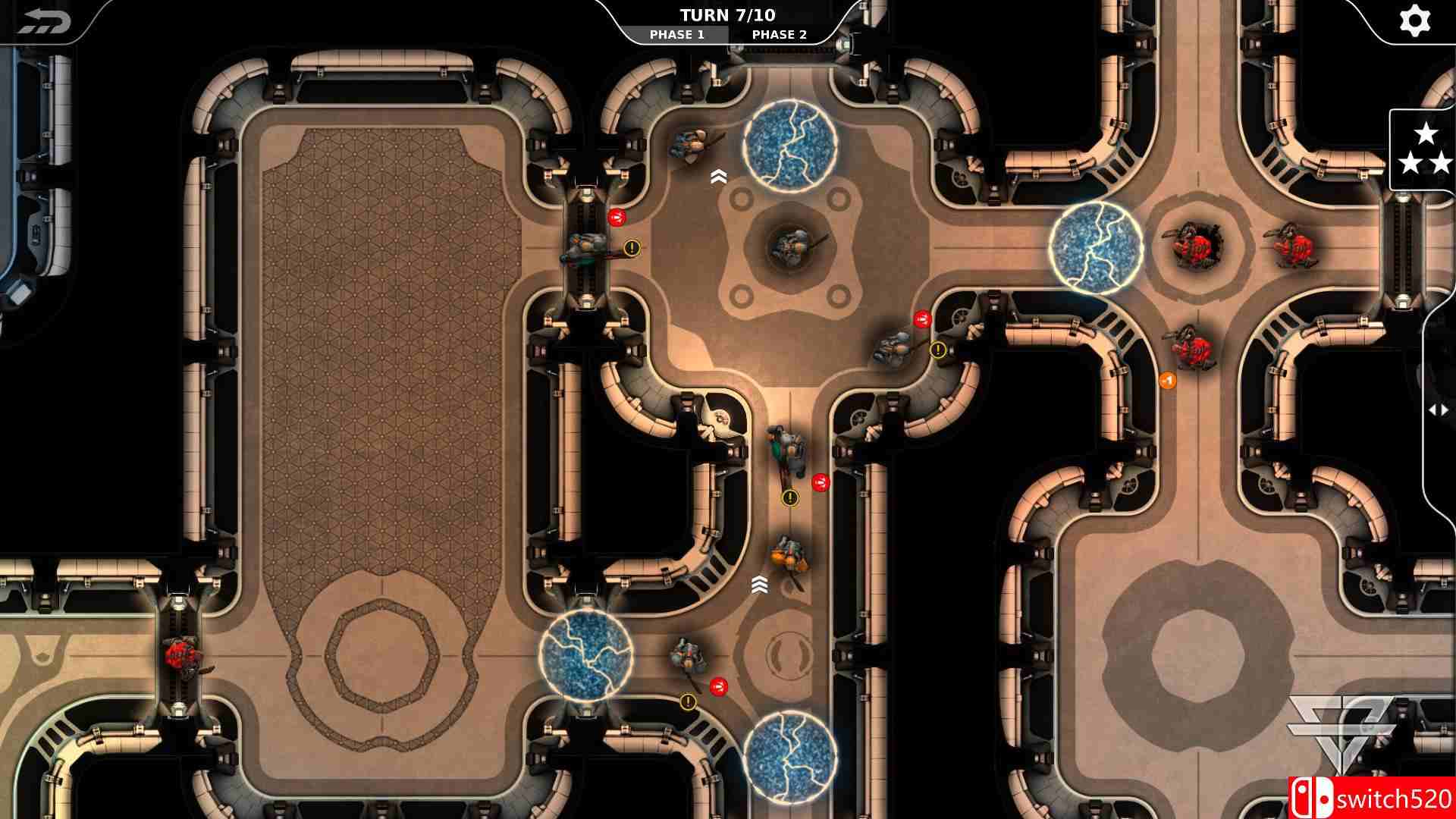This screenshot has width=1456, height=819.
Task: Toggle the exclamation warning above the orange soldier
Action: pos(789,499)
